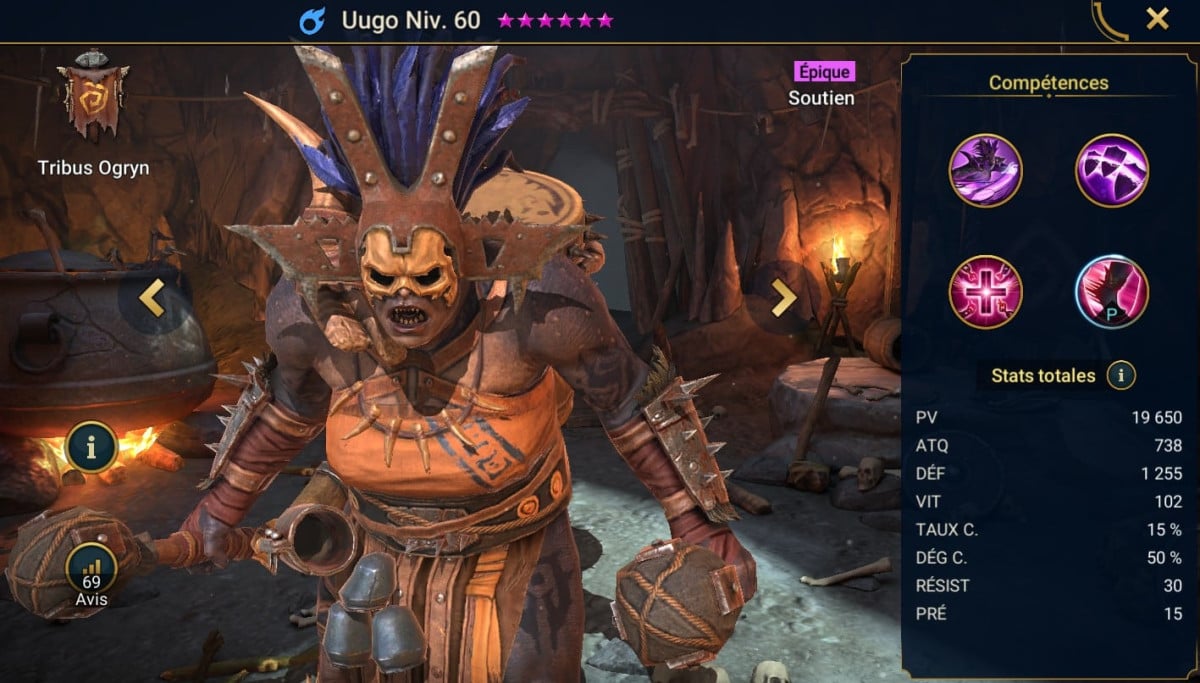This screenshot has height=683, width=1200.
Task: Show the previous champion with left arrow
Action: point(152,298)
